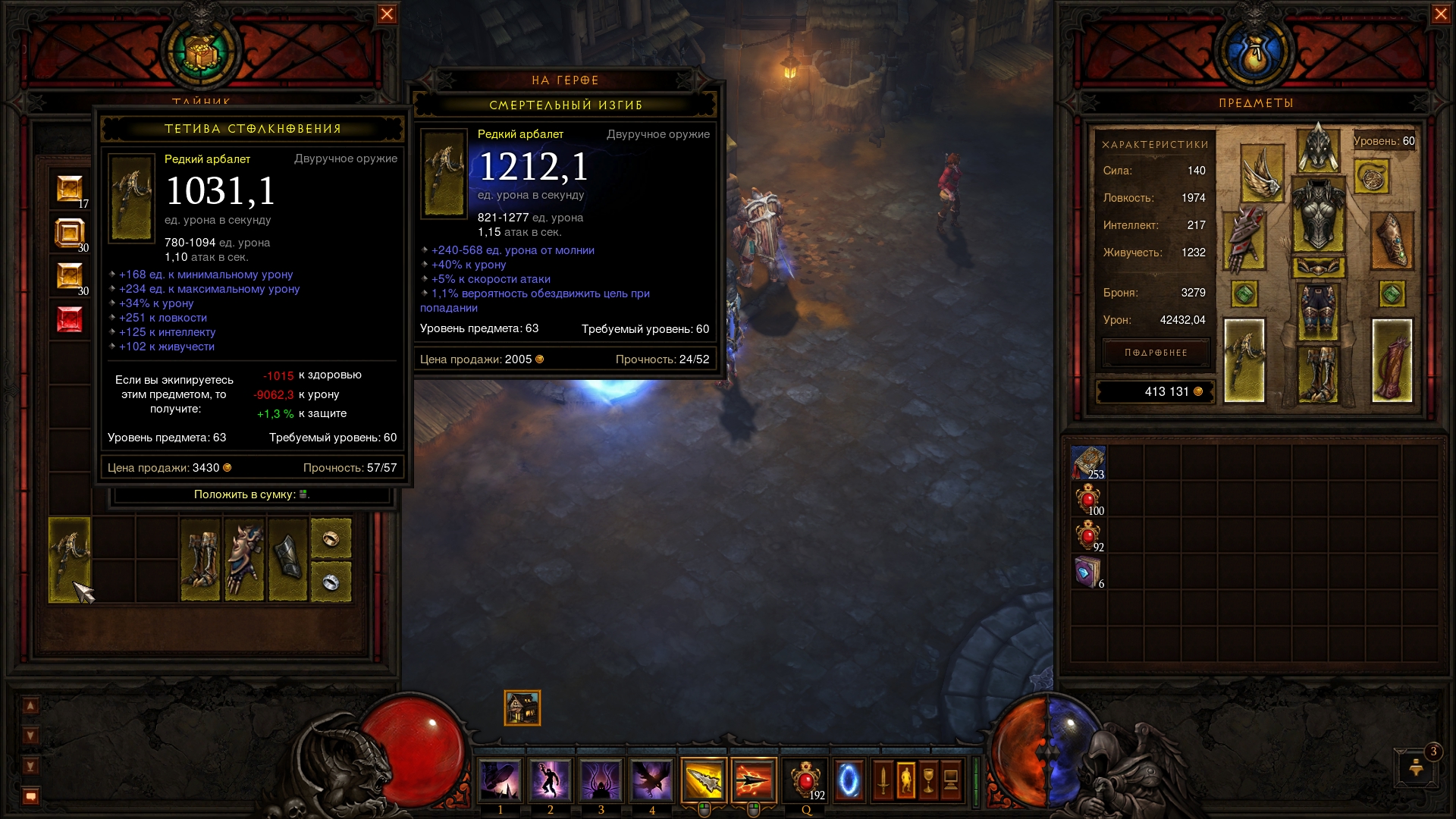
Task: Click the equipped crossbow weapon slot
Action: [x=1244, y=360]
